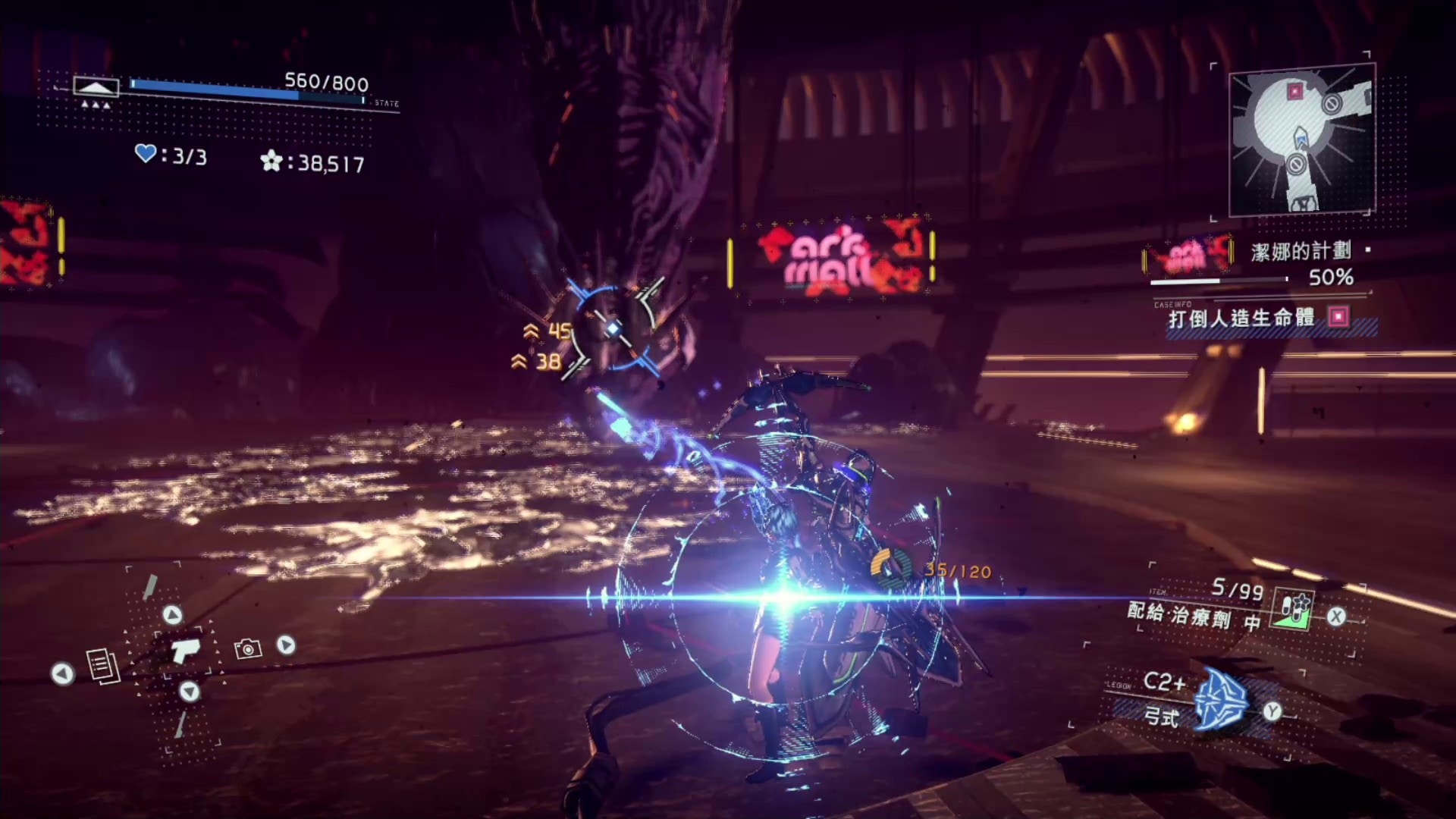Viewport: 1456px width, 819px height.
Task: Activate the Bow Legion icon
Action: pos(1220,699)
